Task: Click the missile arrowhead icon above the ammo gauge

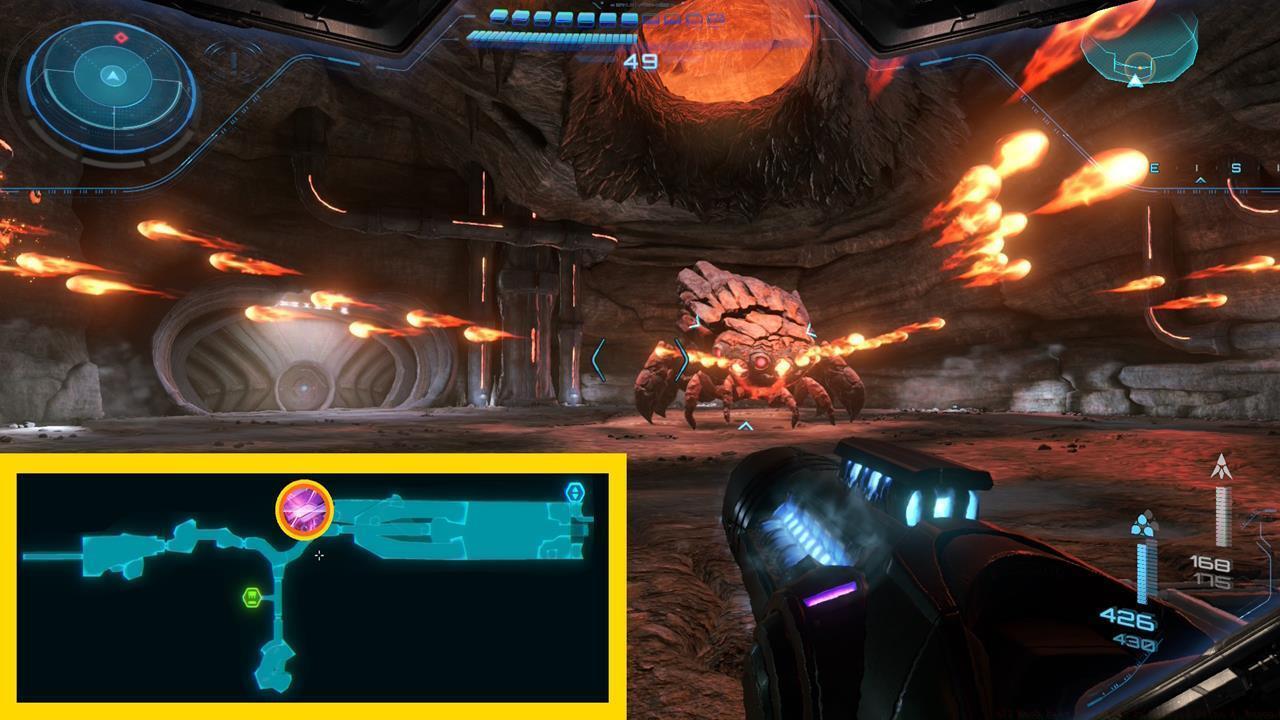Action: (x=1221, y=465)
